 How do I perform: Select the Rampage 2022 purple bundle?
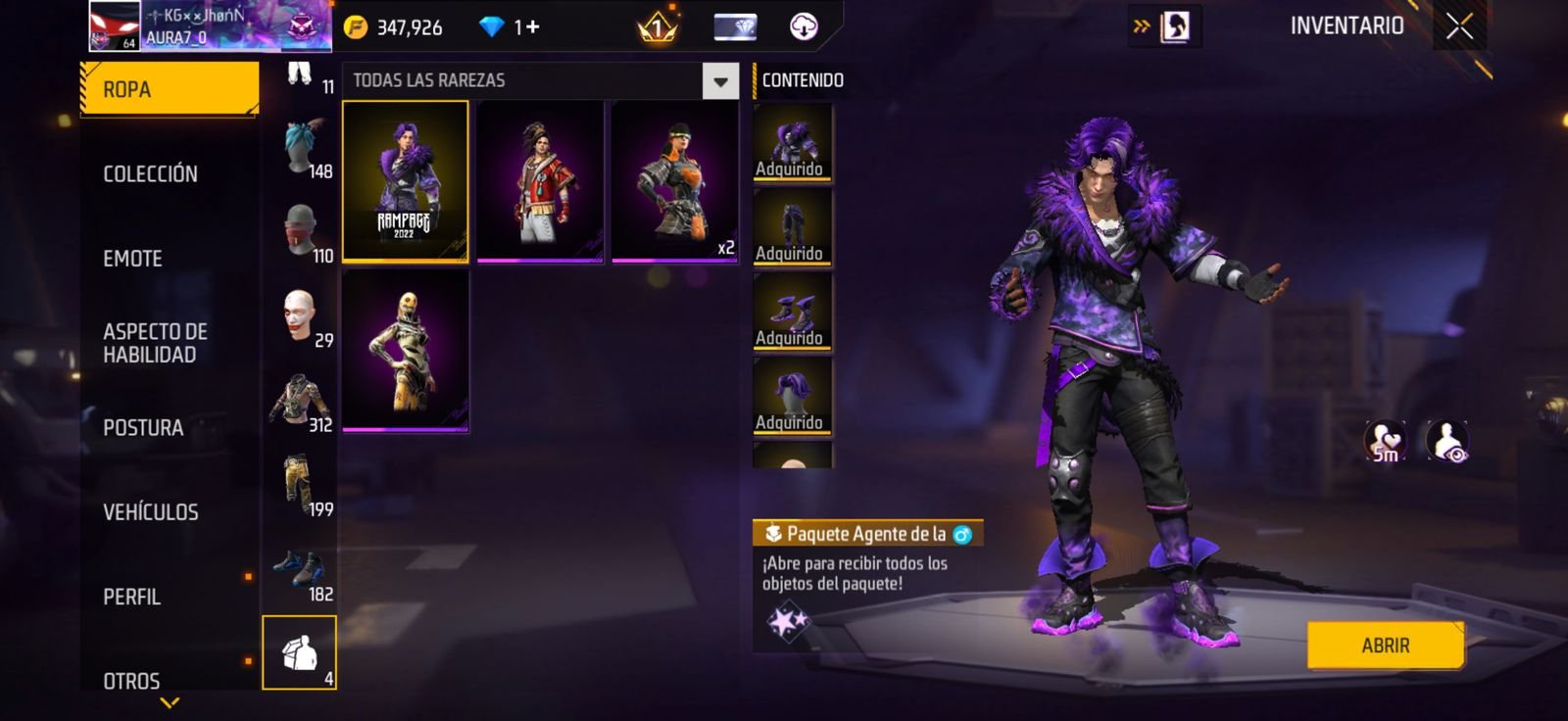pyautogui.click(x=405, y=181)
